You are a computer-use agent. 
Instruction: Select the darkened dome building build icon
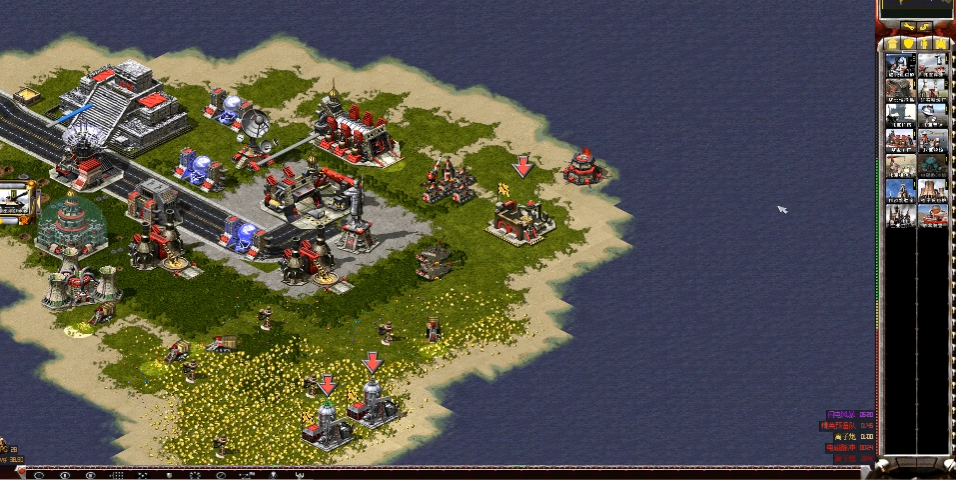[933, 165]
